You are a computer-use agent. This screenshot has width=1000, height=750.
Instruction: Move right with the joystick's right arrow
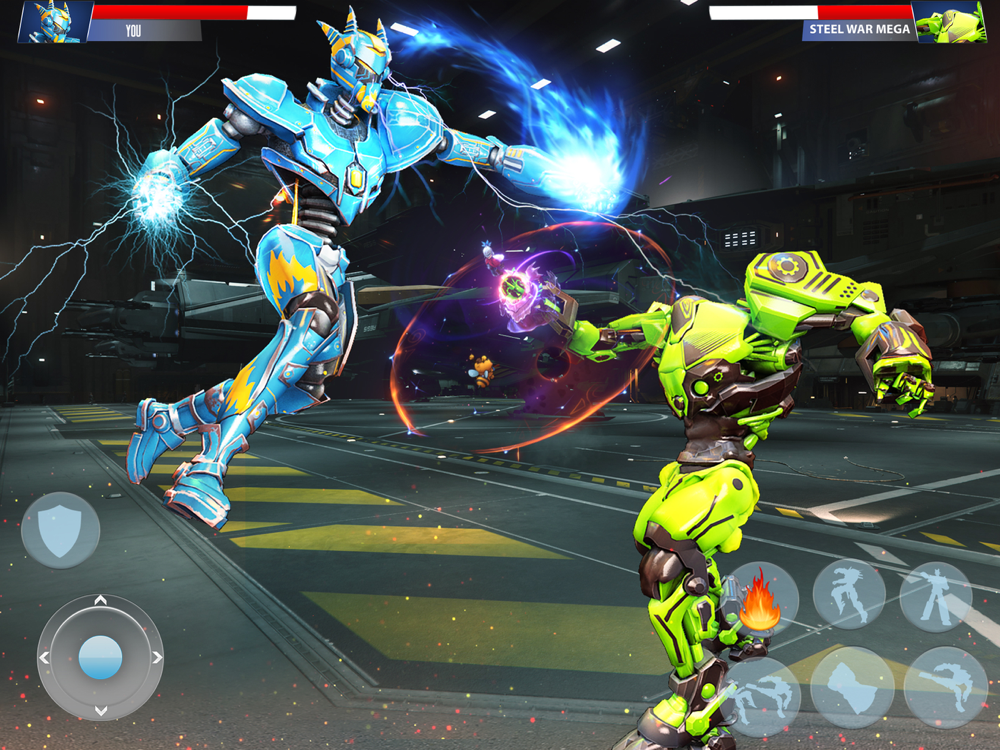pyautogui.click(x=157, y=657)
